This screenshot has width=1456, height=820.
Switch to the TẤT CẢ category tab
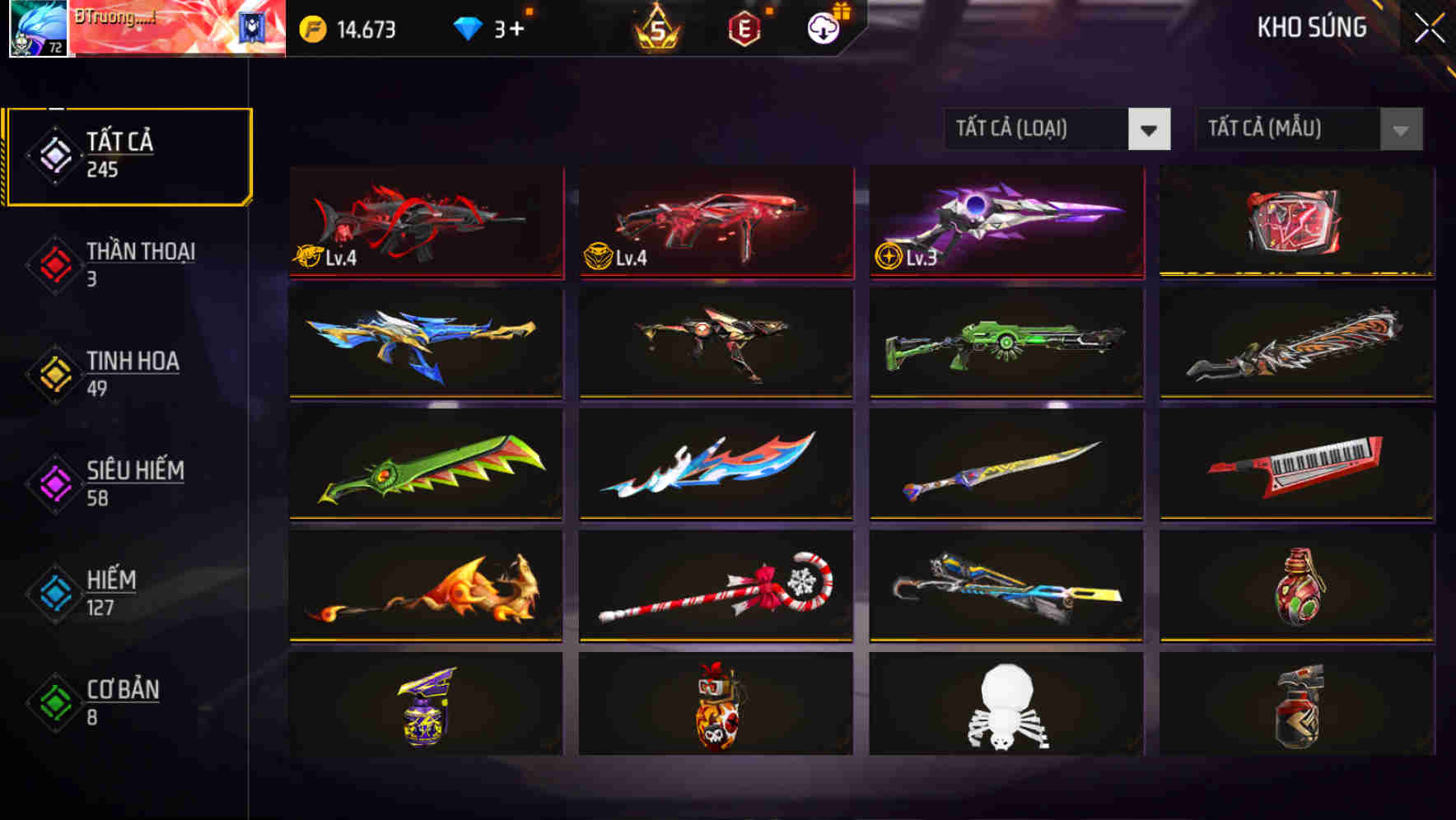[128, 155]
